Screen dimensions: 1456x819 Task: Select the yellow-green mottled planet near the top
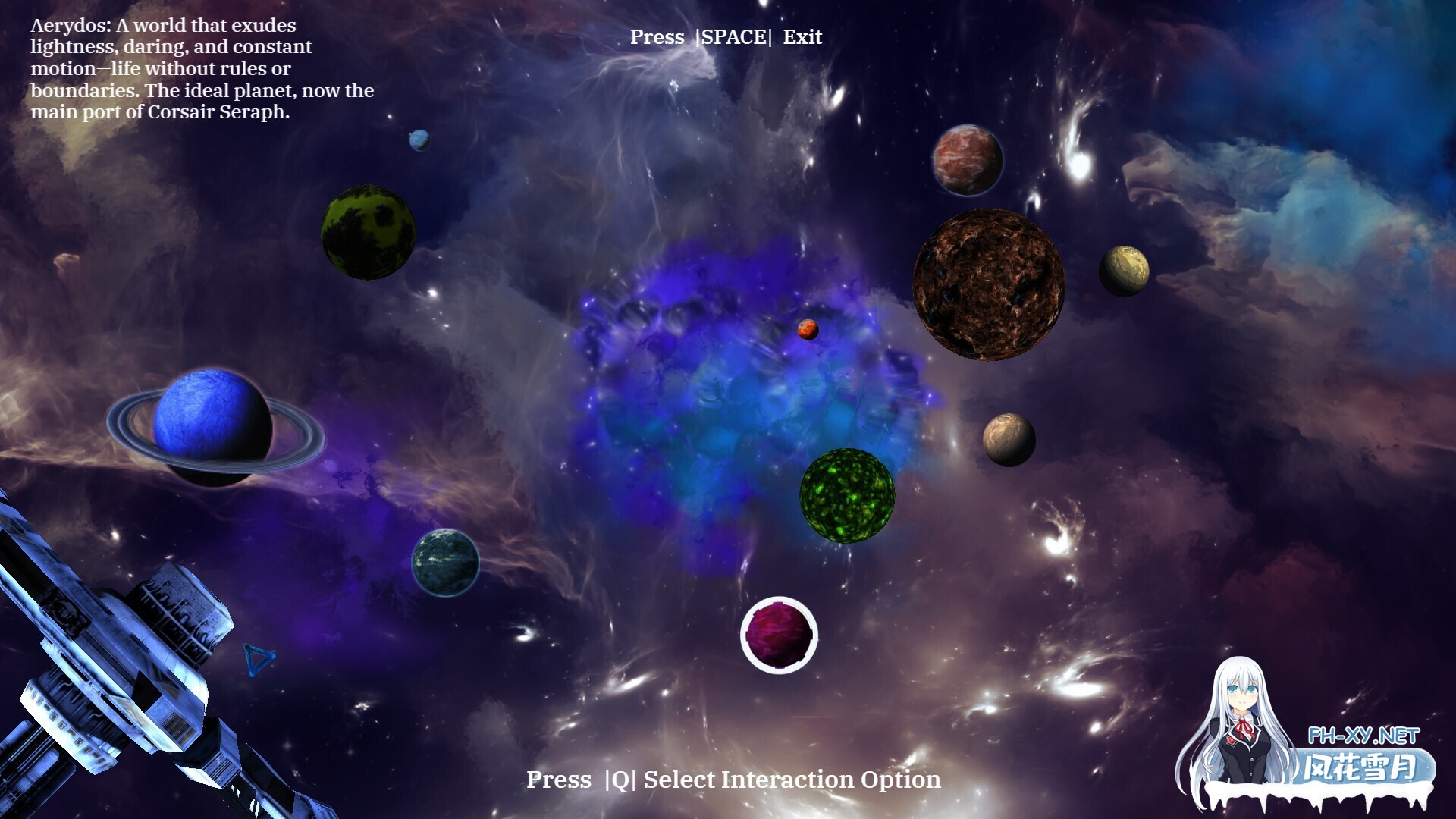coord(366,232)
